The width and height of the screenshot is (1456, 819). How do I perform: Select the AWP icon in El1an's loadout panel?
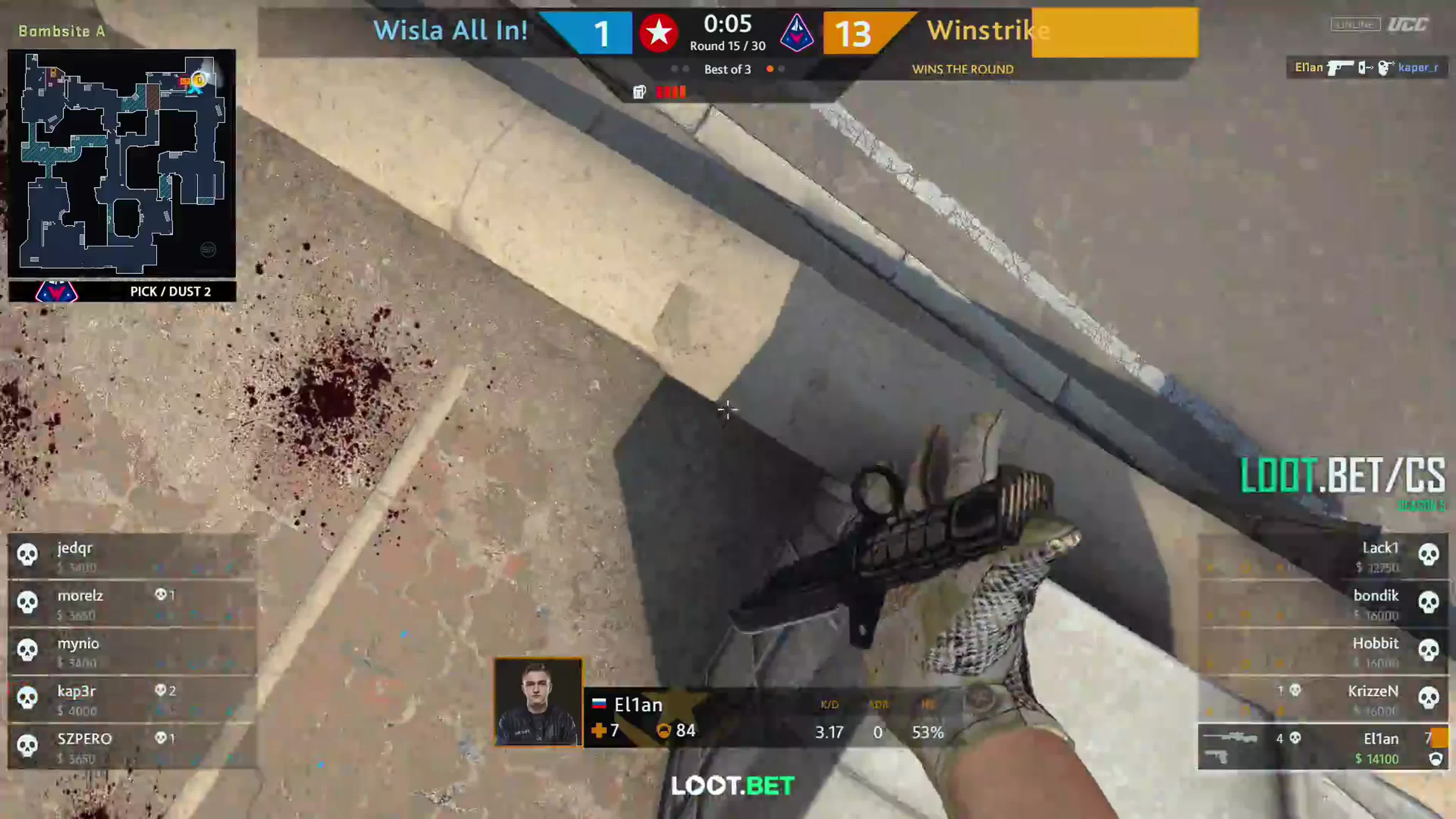(1229, 738)
